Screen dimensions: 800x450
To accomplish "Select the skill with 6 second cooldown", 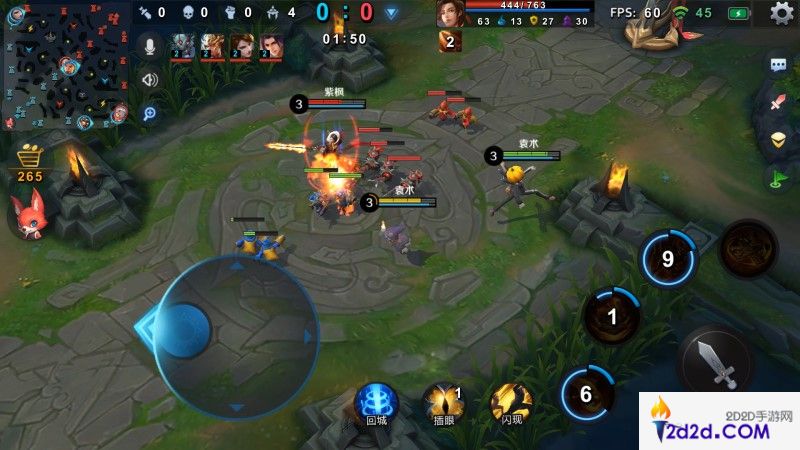I will 588,393.
